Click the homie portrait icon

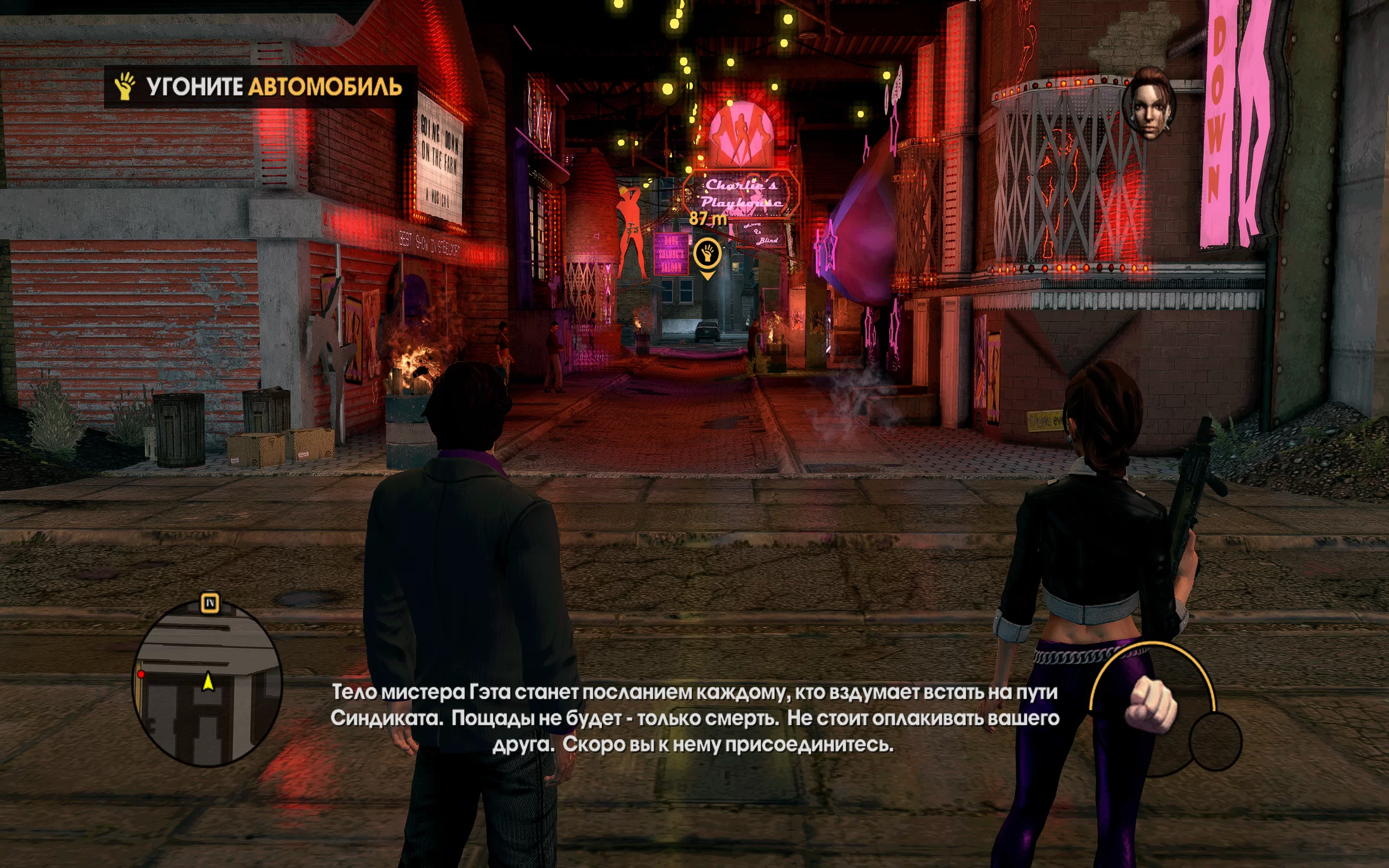click(x=1149, y=105)
